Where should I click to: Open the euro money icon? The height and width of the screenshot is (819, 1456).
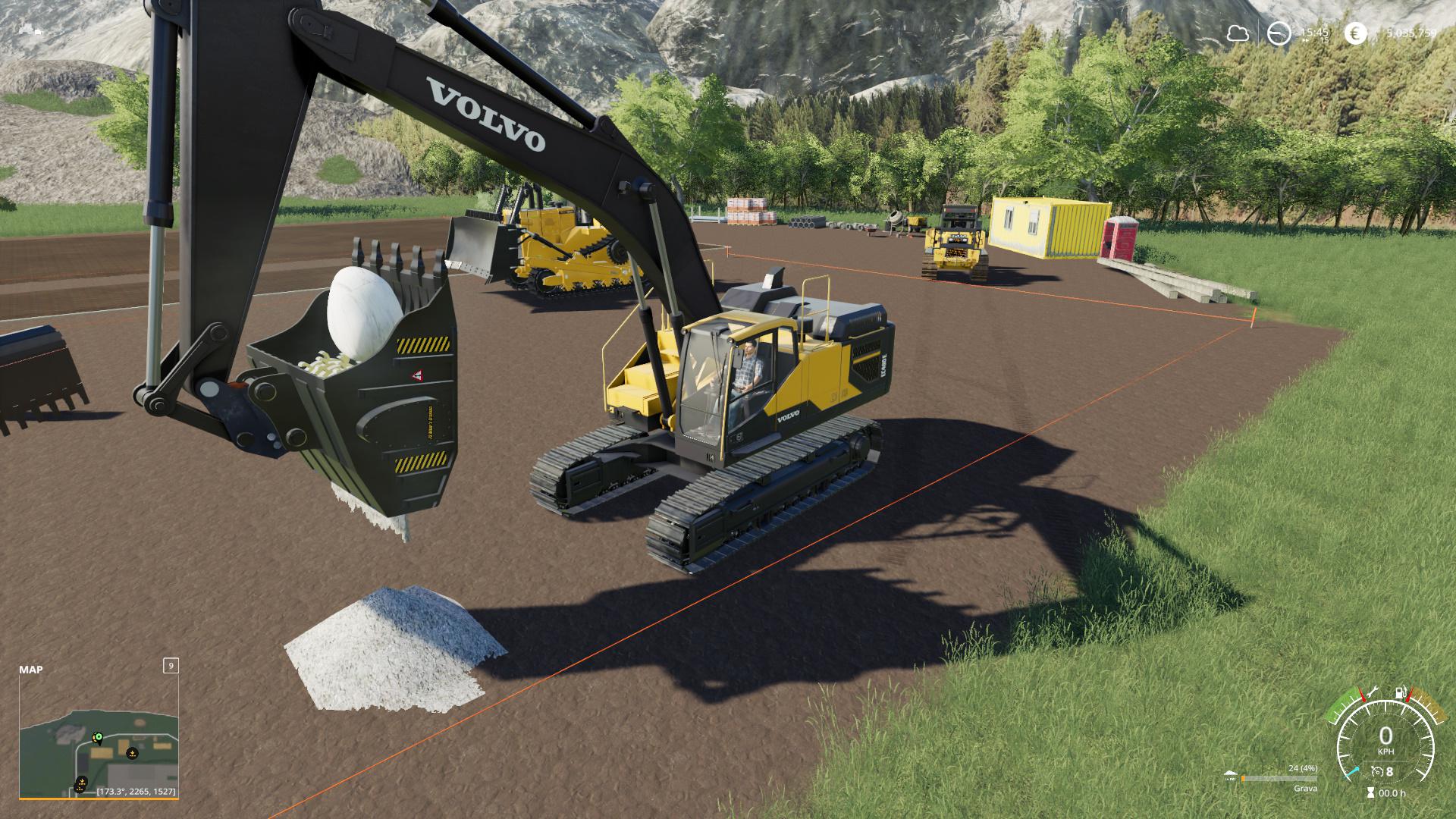tap(1355, 33)
